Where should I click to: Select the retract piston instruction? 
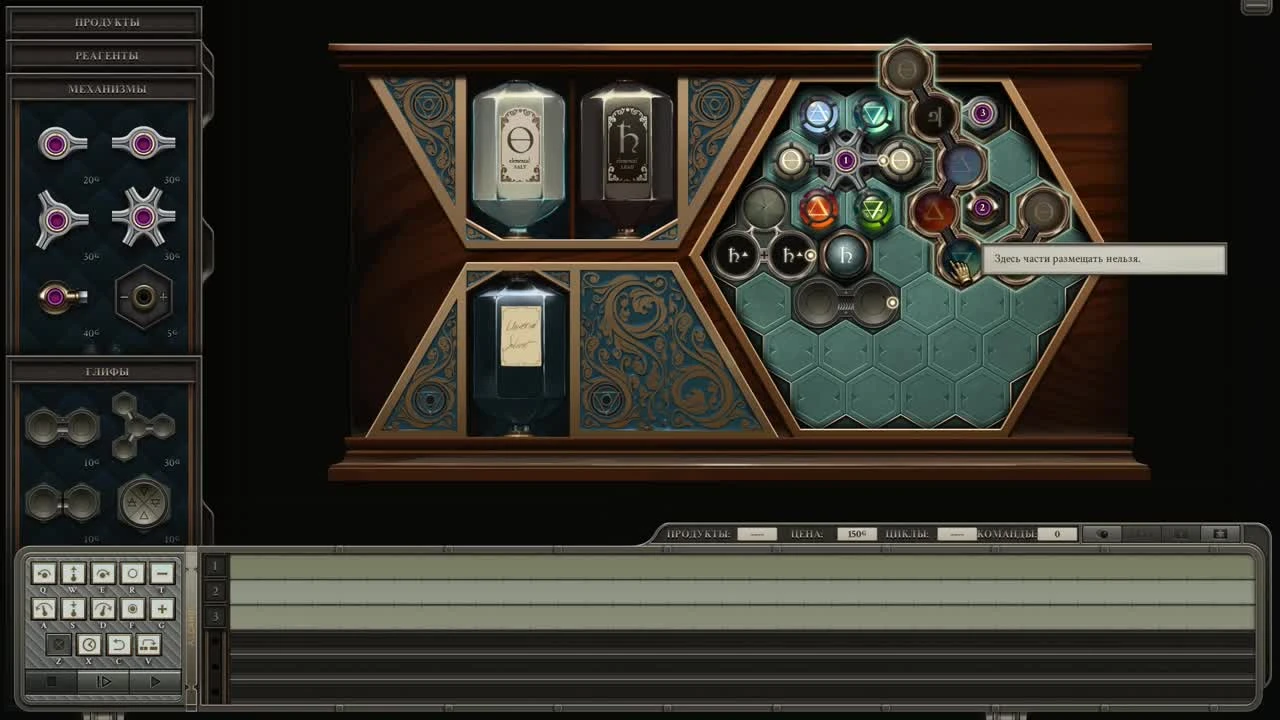click(74, 608)
